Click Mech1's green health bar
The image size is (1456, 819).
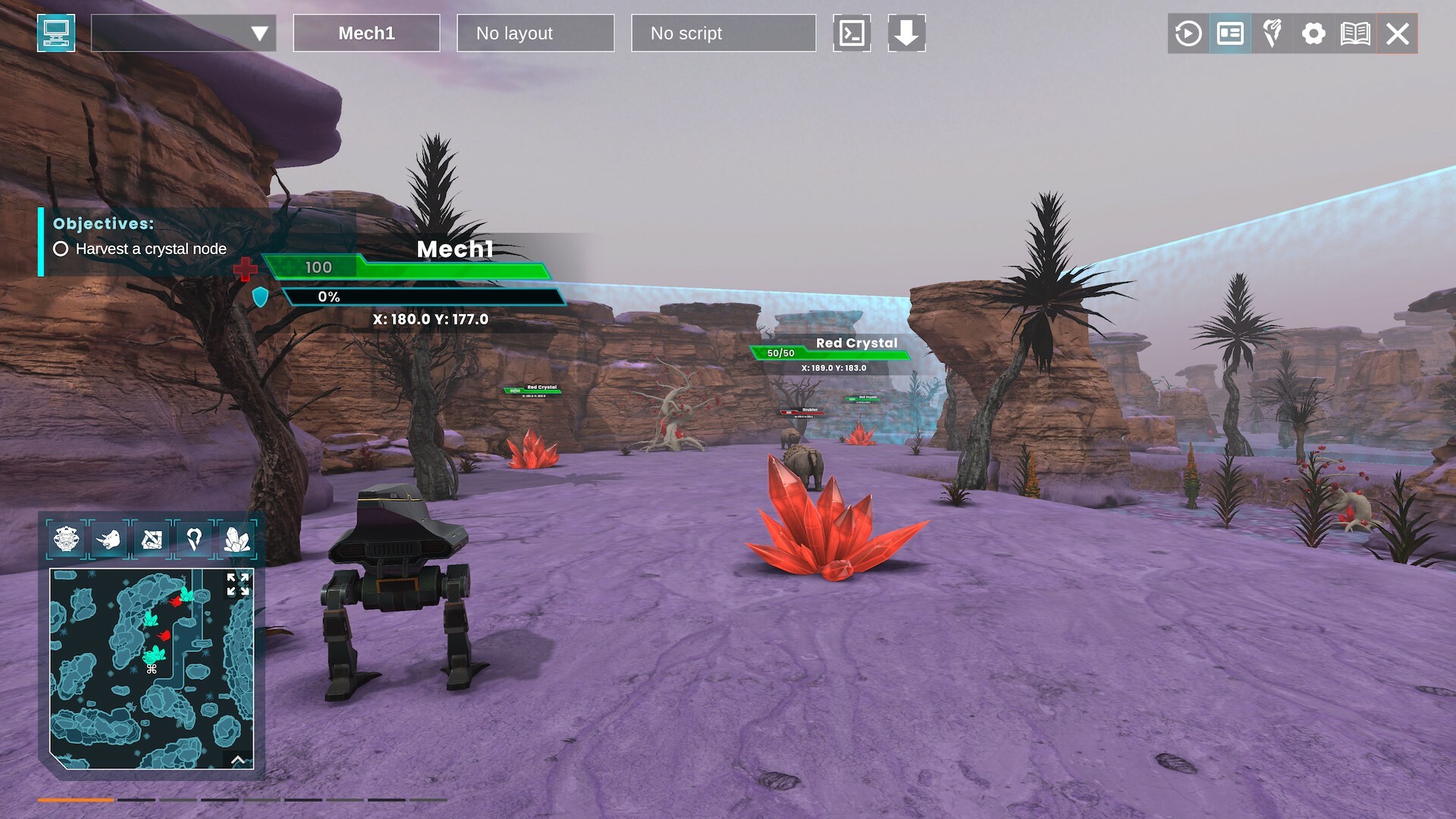pos(409,267)
